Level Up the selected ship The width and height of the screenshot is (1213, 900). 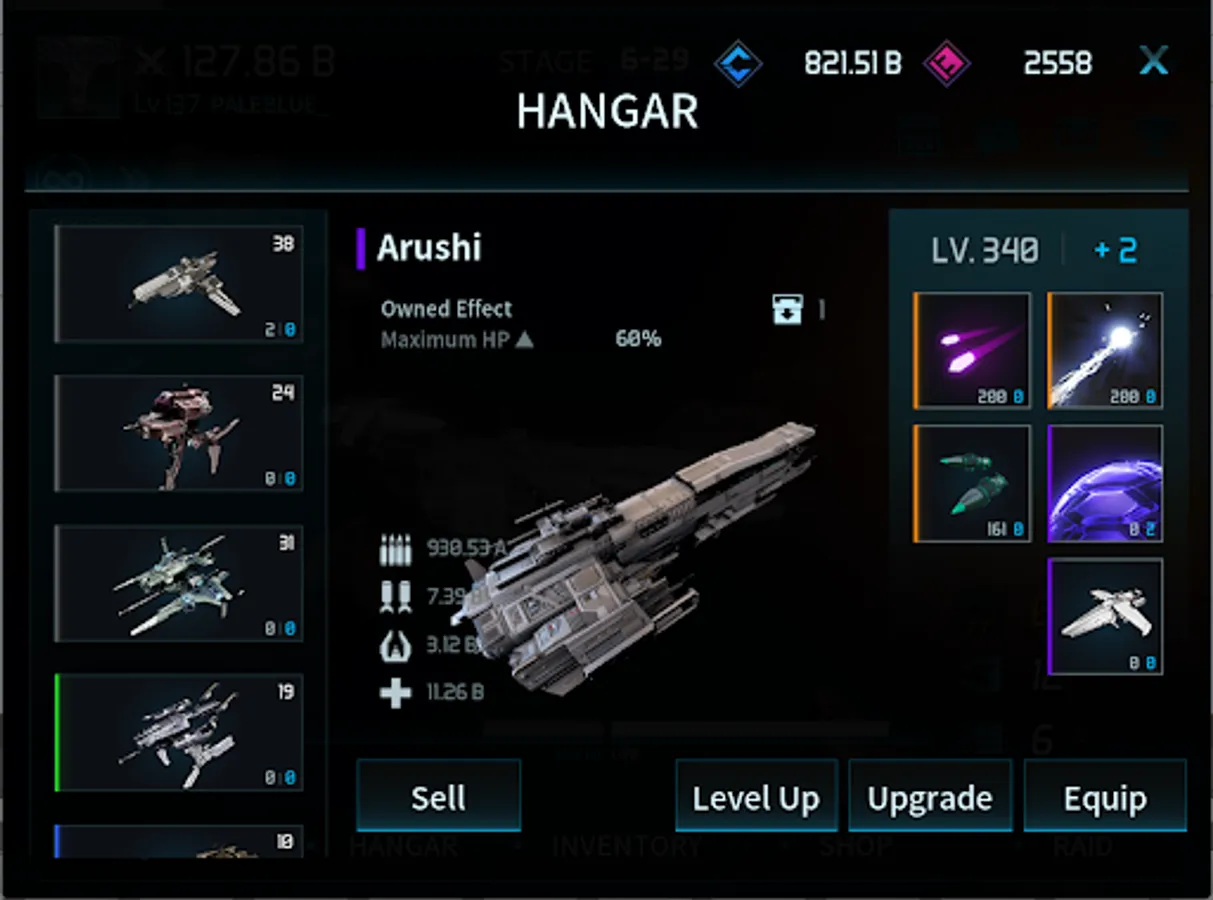point(756,797)
